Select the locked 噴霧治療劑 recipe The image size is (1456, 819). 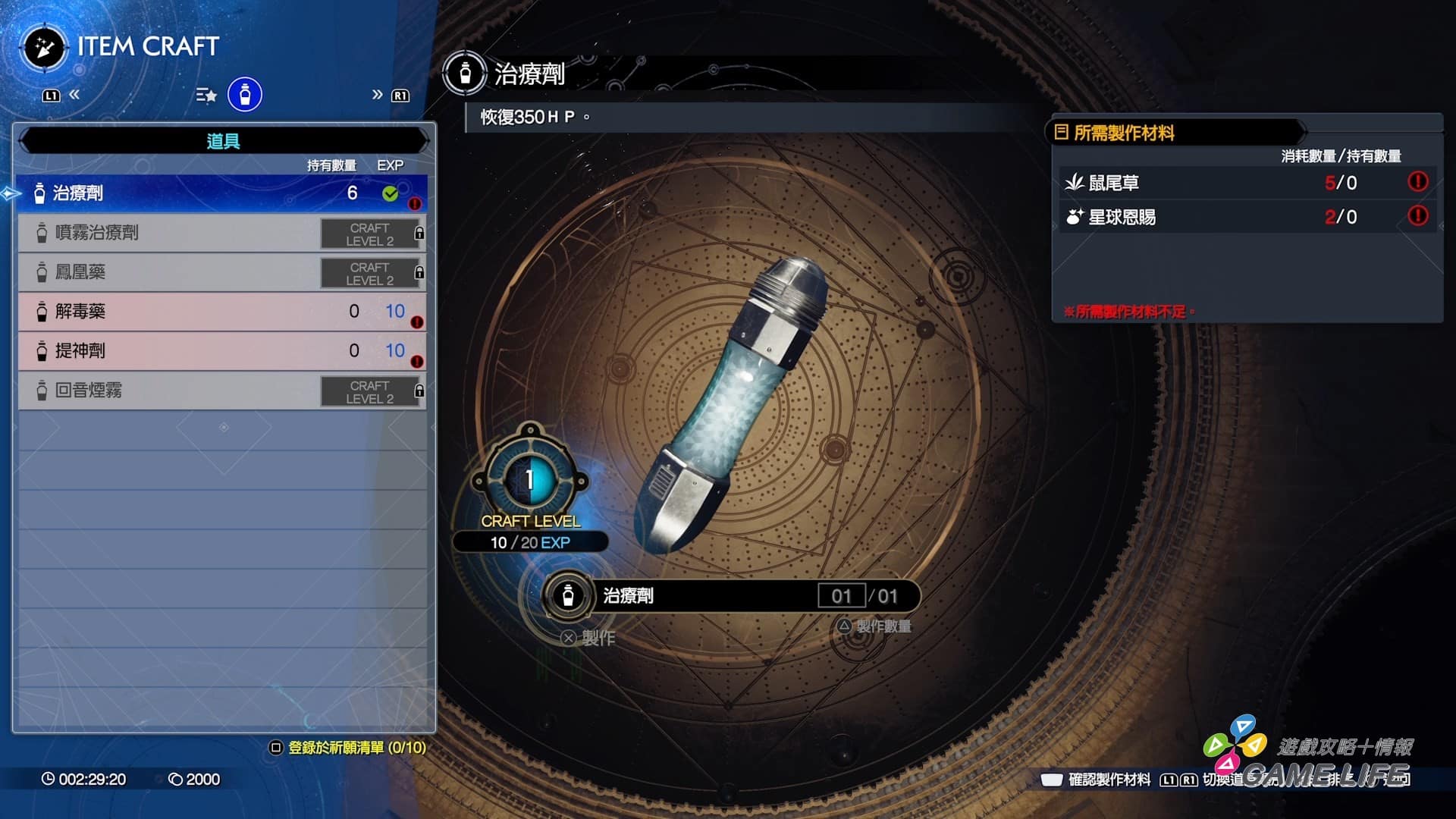point(221,233)
